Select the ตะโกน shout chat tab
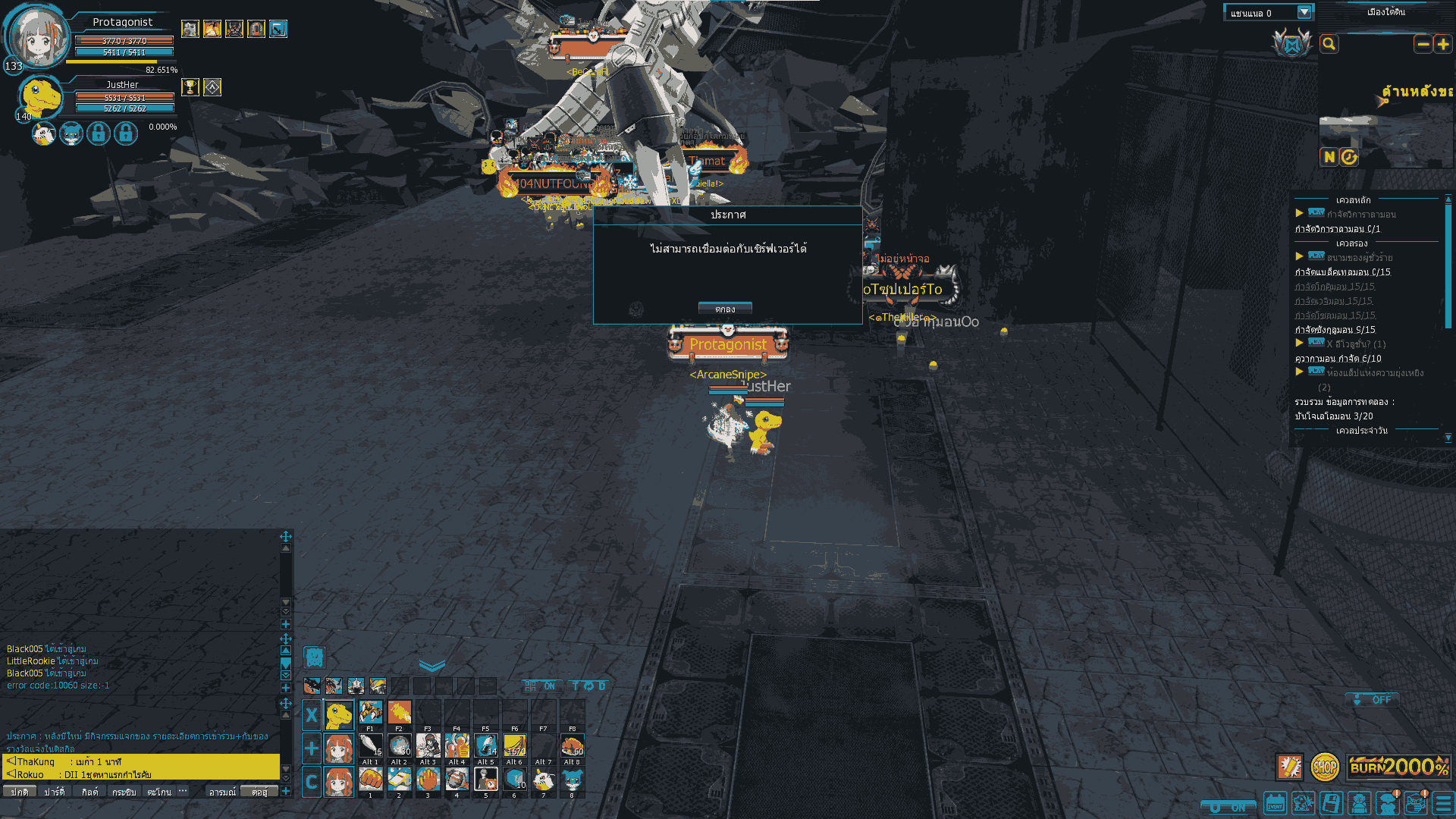Image resolution: width=1456 pixels, height=819 pixels. click(159, 792)
